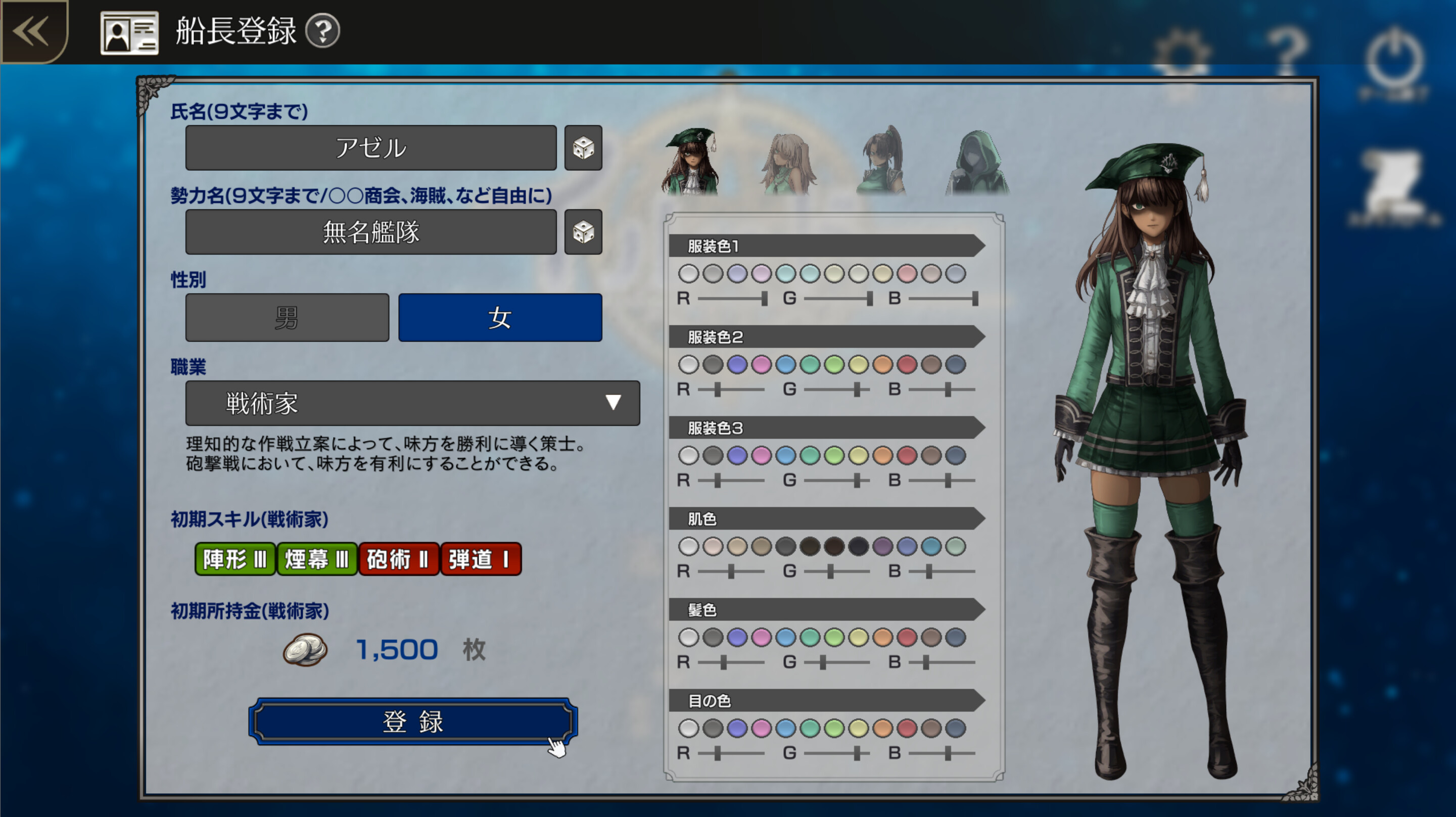
Task: Click the 陣形III skill badge
Action: click(234, 560)
